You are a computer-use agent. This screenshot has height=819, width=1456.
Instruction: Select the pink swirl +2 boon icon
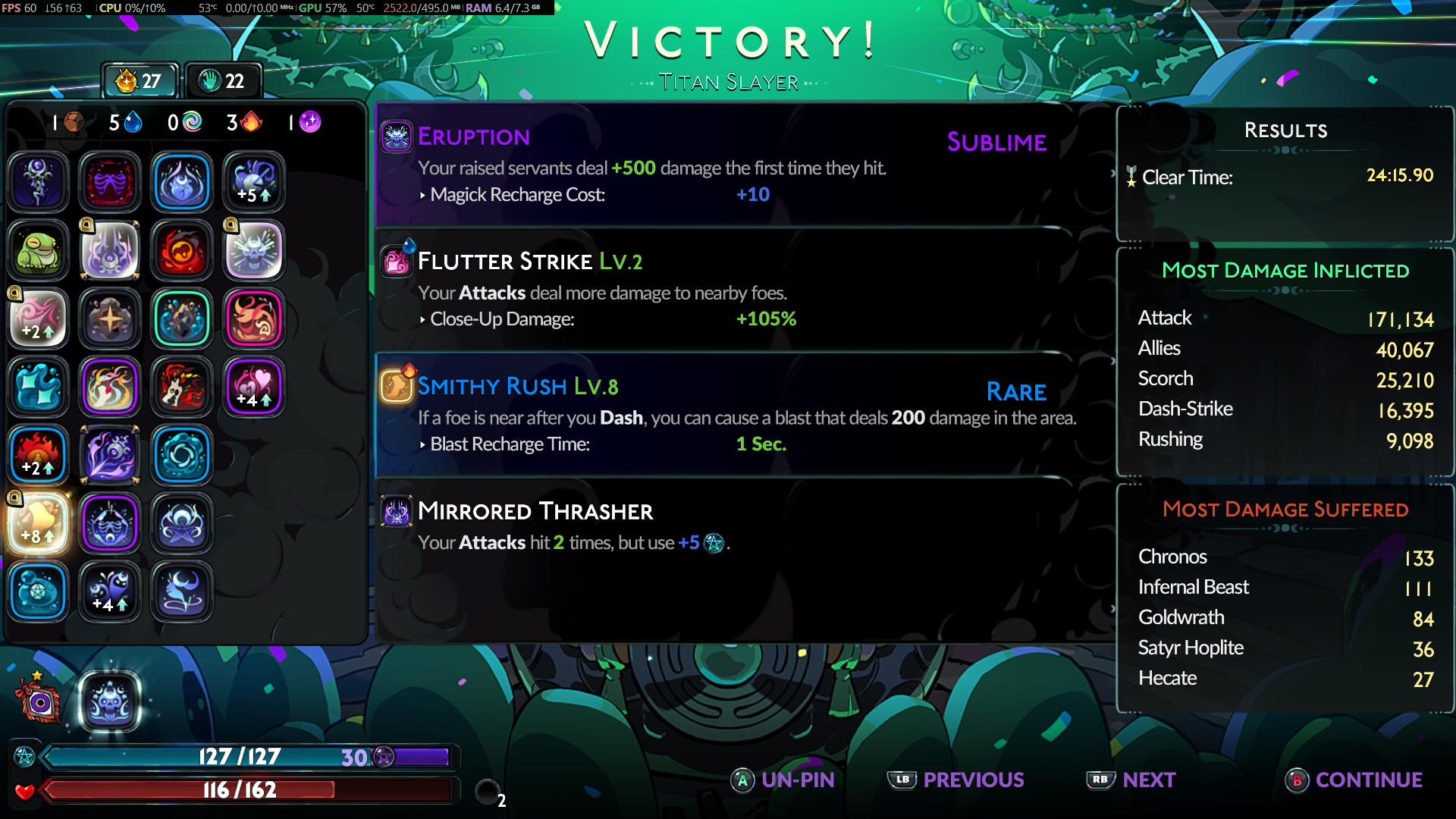[x=38, y=318]
